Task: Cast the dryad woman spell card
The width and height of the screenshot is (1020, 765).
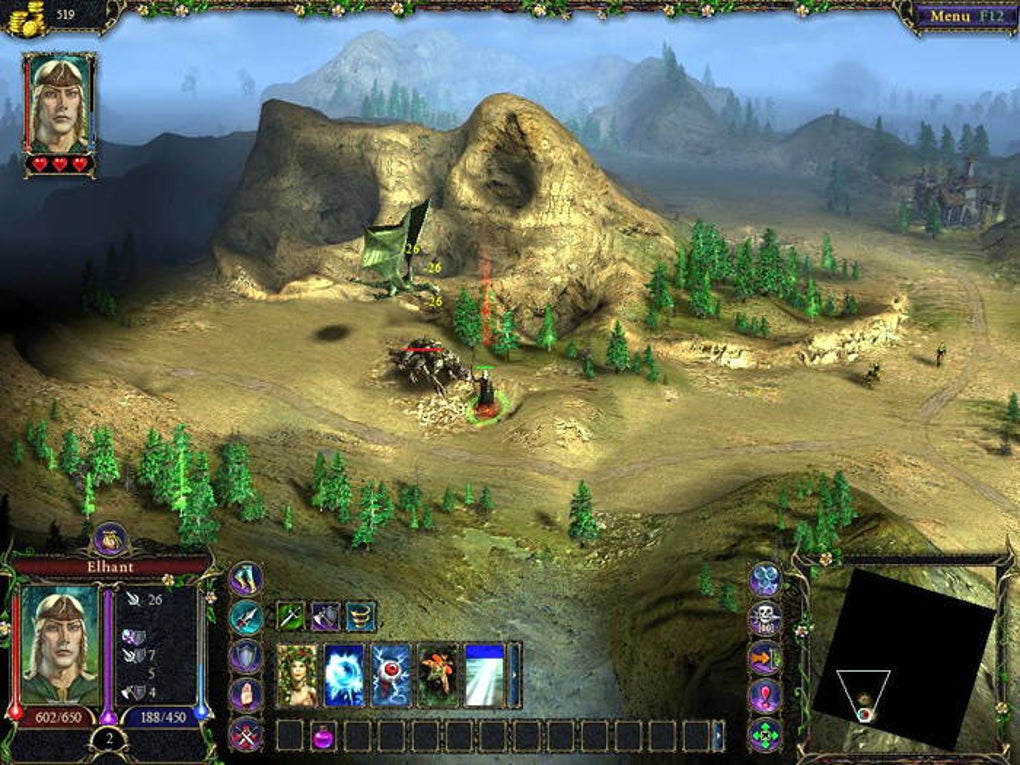Action: (297, 675)
